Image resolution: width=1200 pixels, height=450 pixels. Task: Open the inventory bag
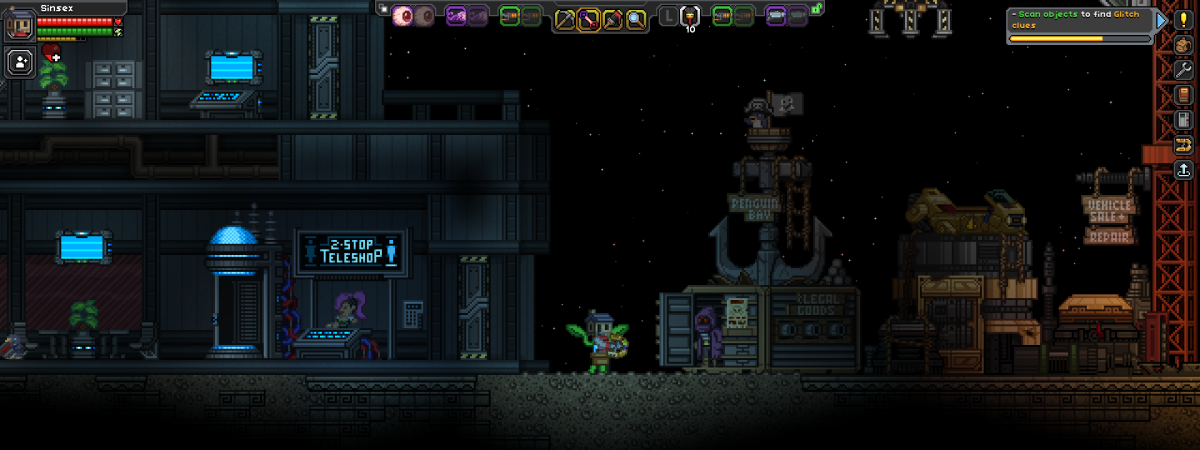click(x=1184, y=44)
